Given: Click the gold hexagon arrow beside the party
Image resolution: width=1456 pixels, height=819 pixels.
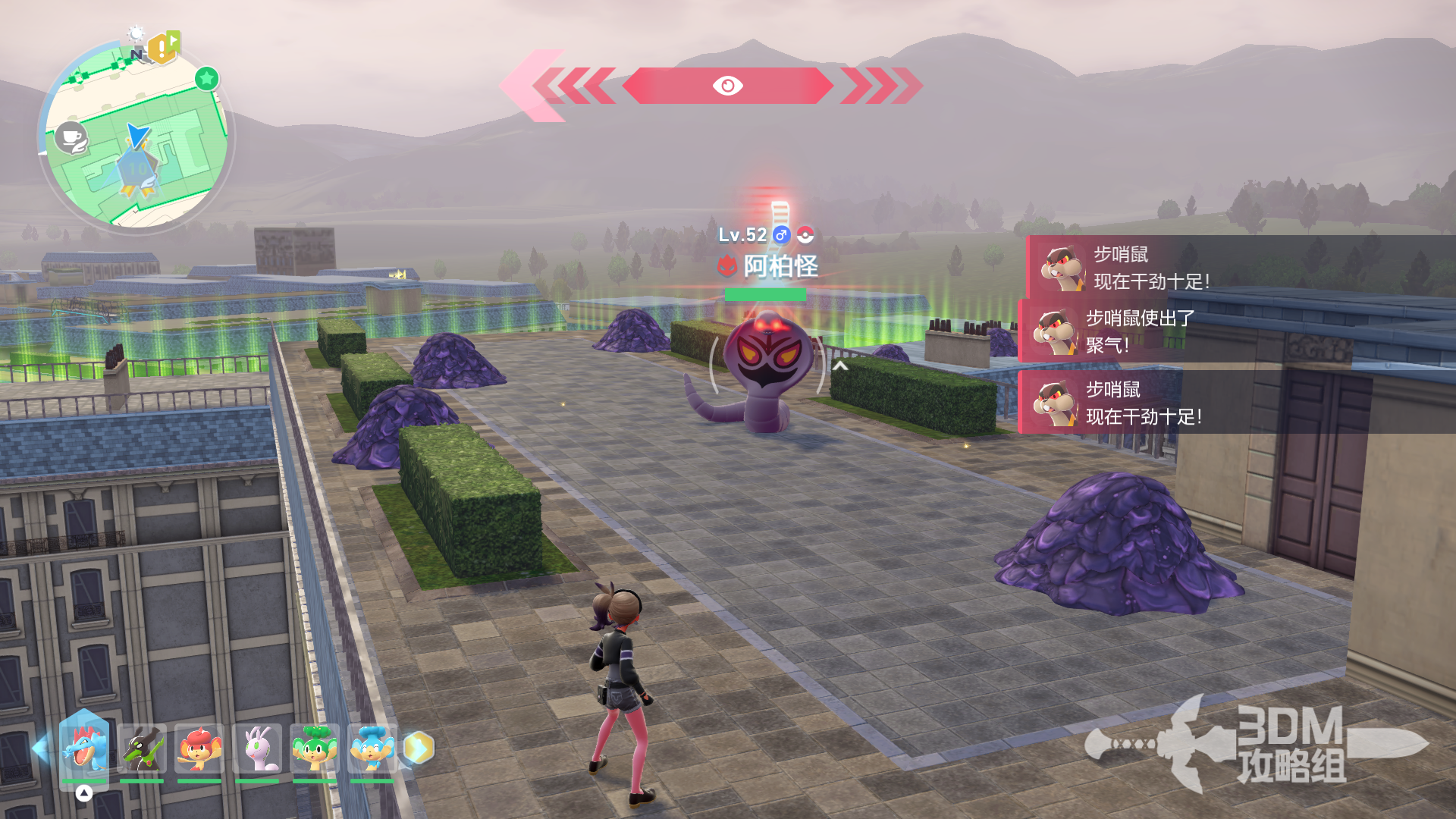Looking at the screenshot, I should click(419, 748).
